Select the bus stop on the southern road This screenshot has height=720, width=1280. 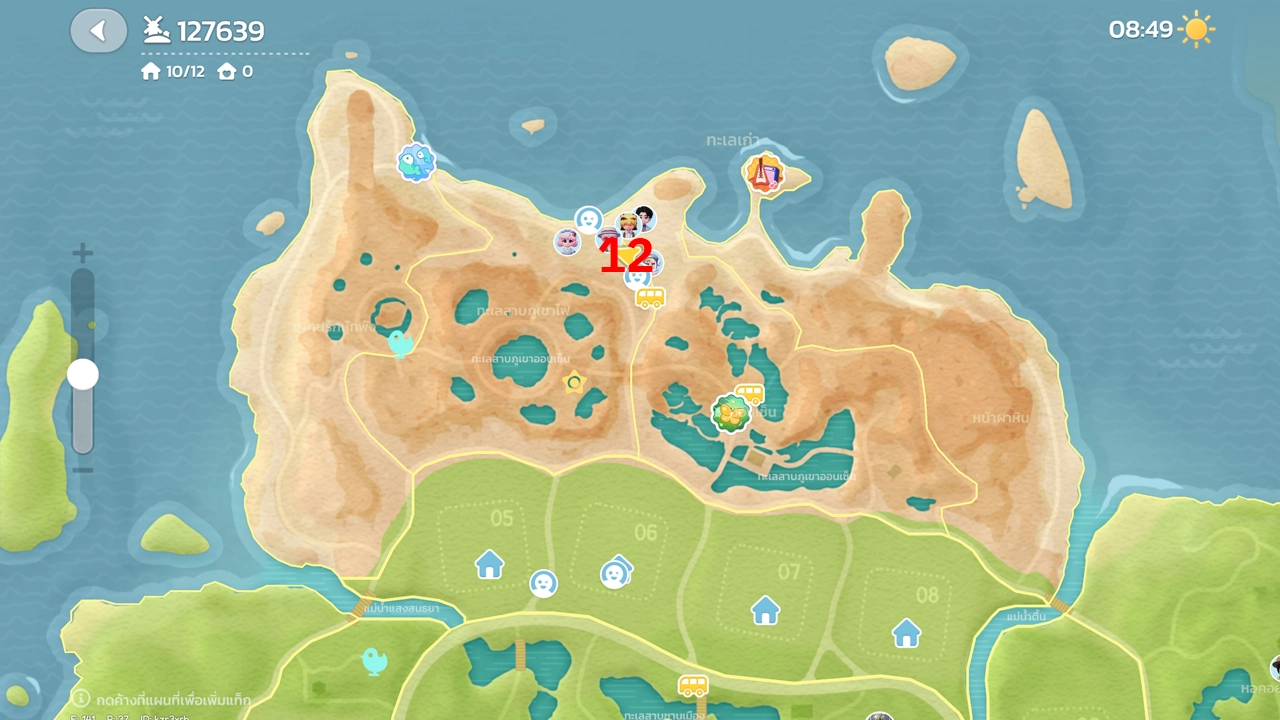coord(693,686)
